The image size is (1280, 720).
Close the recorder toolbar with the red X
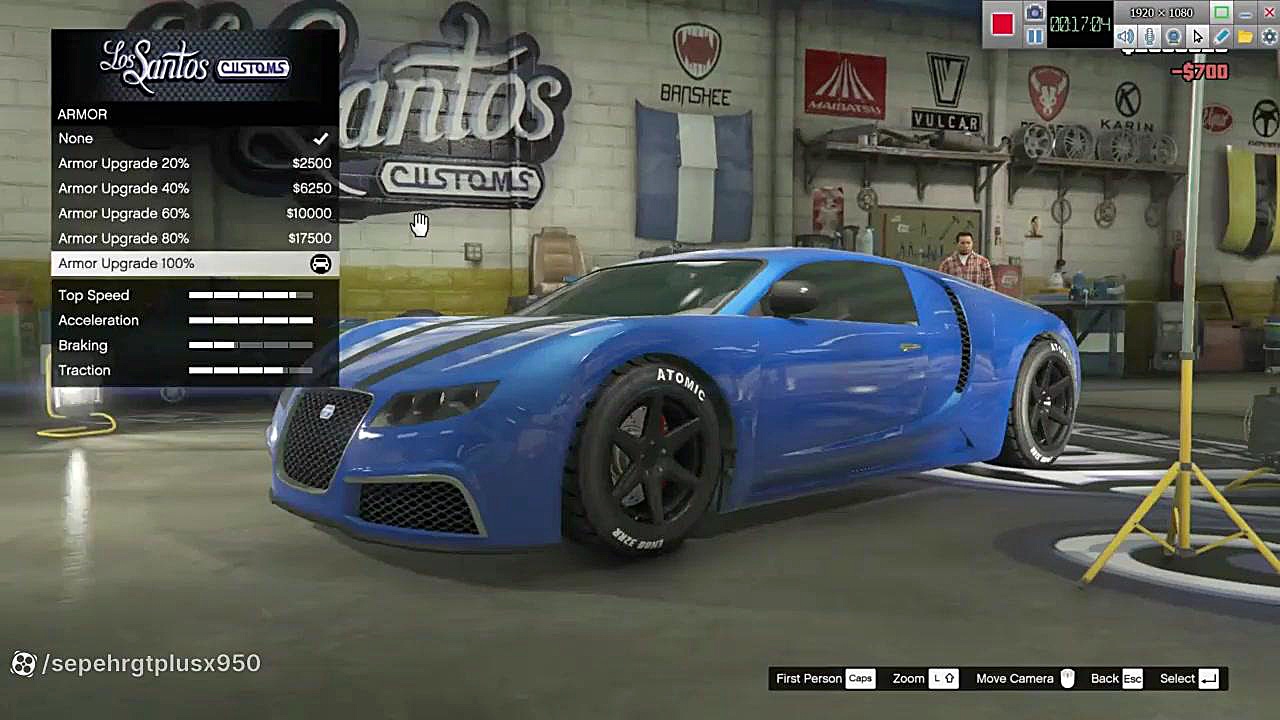coord(1269,13)
